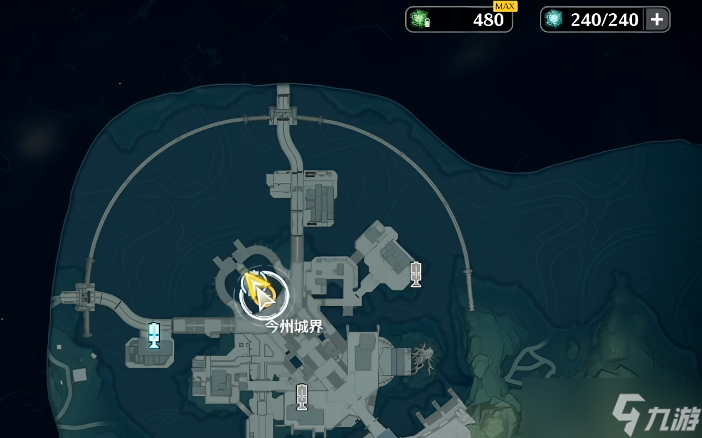Select the glowing blue teleport beacon marker

154,335
